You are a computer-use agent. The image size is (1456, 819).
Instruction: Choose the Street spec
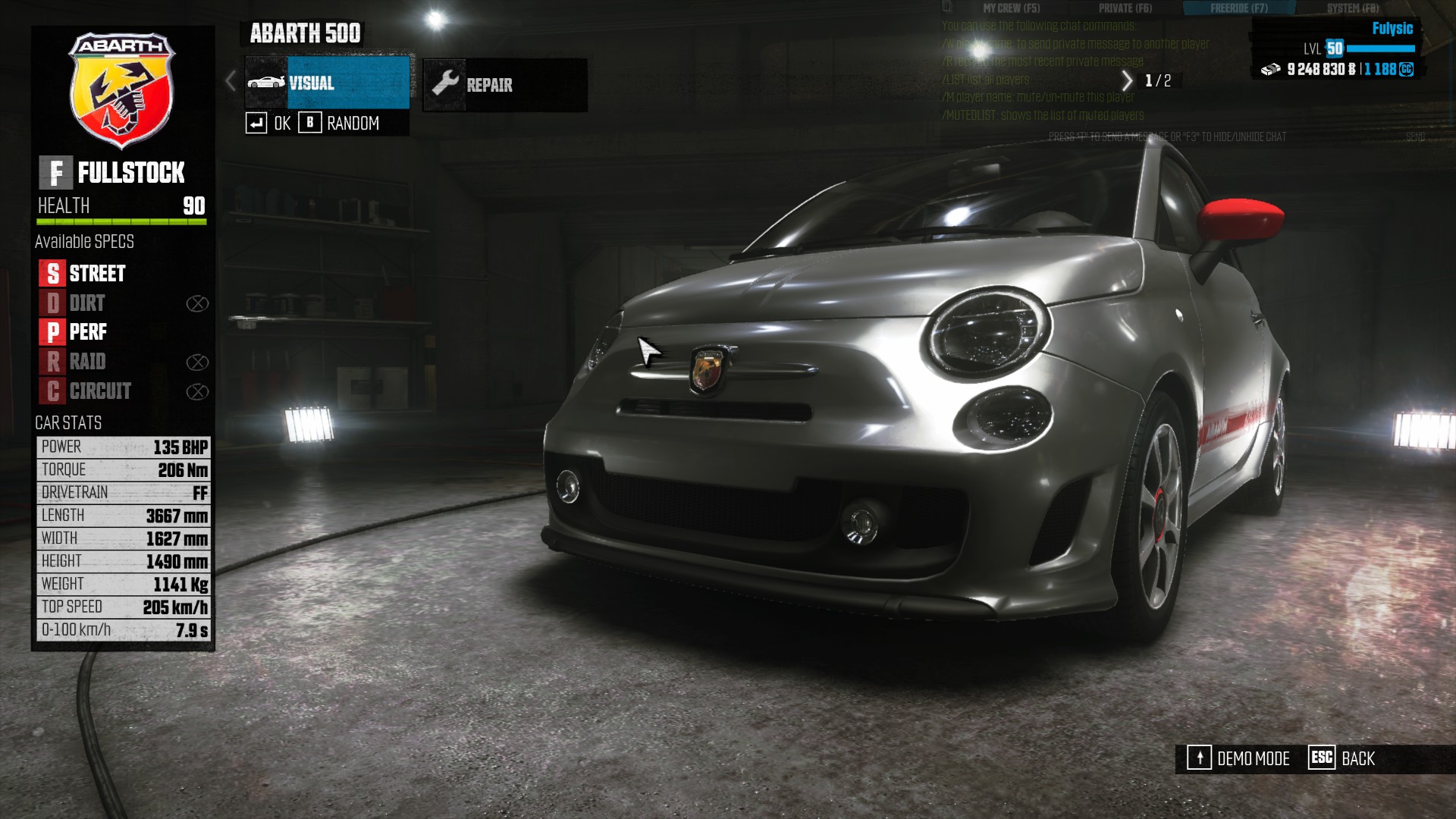point(83,273)
